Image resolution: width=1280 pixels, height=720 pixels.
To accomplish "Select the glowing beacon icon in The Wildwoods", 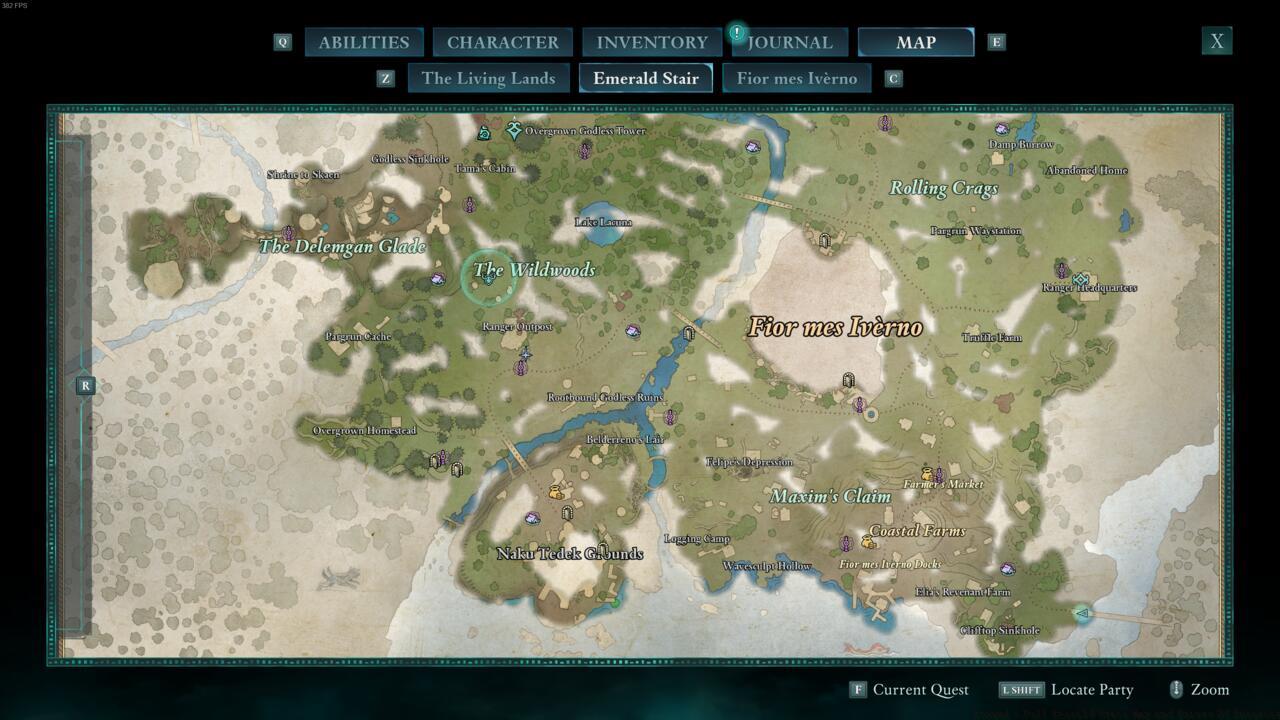I will coord(487,281).
